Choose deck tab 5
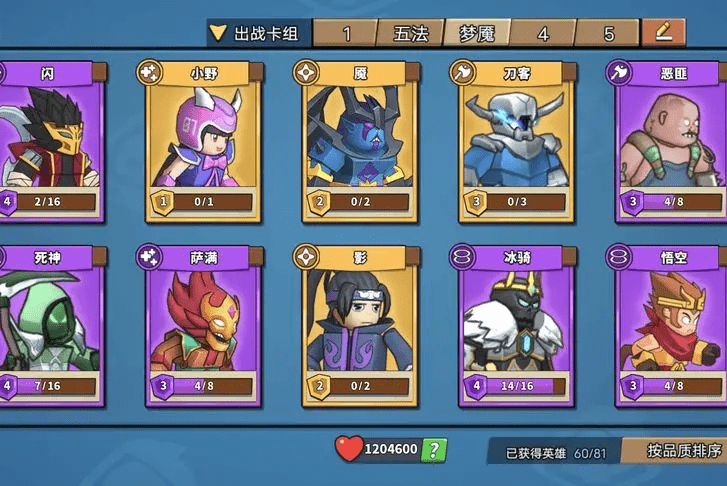 [608, 34]
